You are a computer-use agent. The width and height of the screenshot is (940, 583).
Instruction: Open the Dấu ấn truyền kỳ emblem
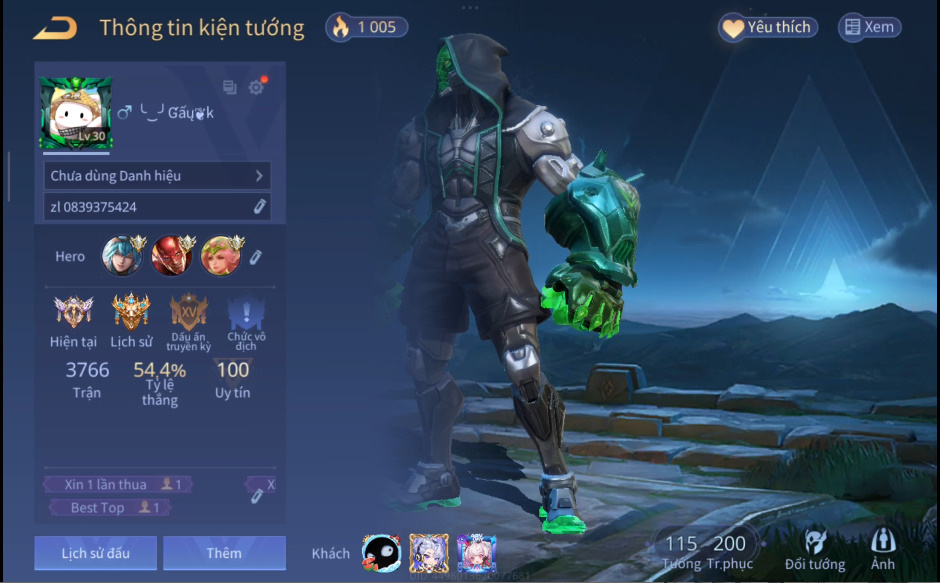coord(189,313)
